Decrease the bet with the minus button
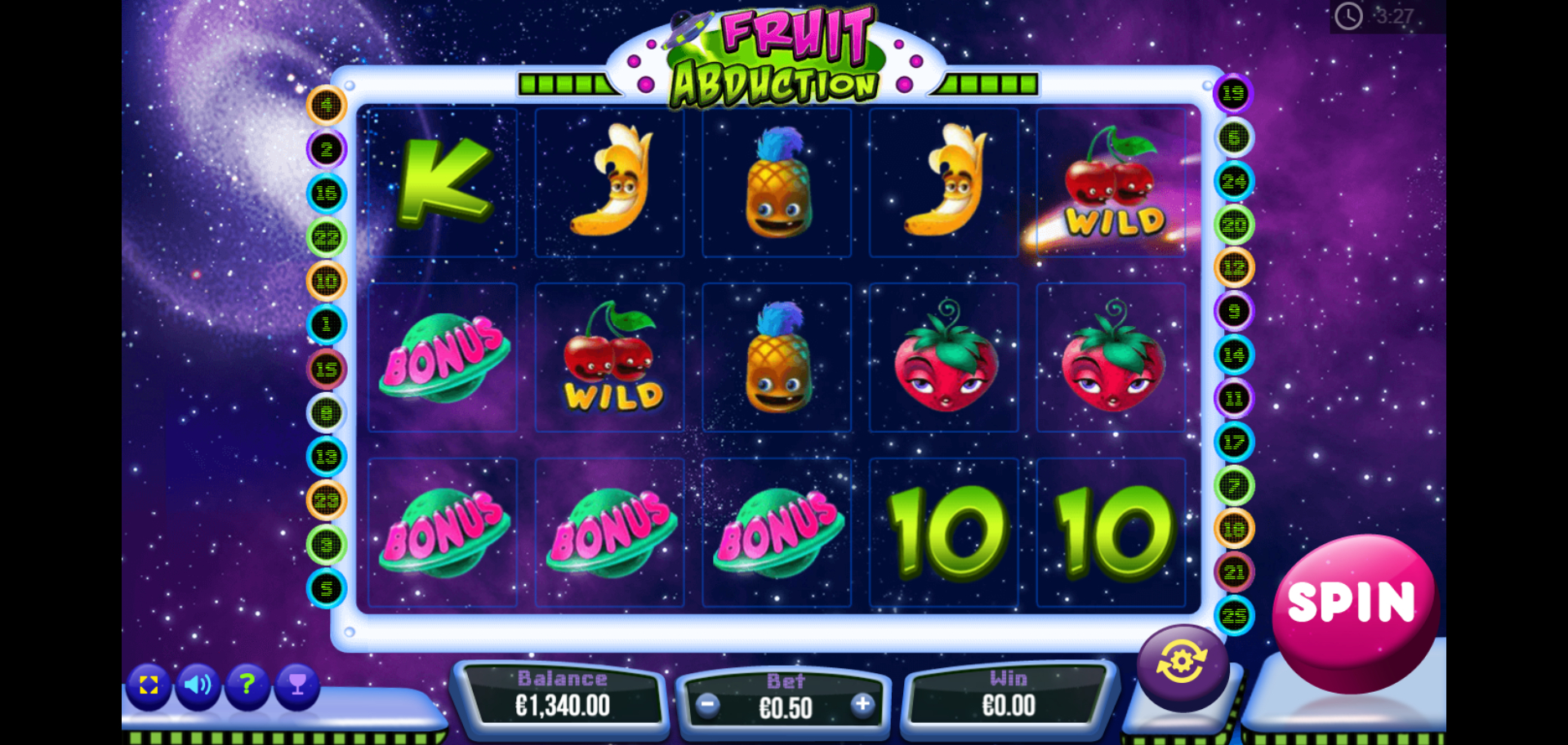 point(708,705)
